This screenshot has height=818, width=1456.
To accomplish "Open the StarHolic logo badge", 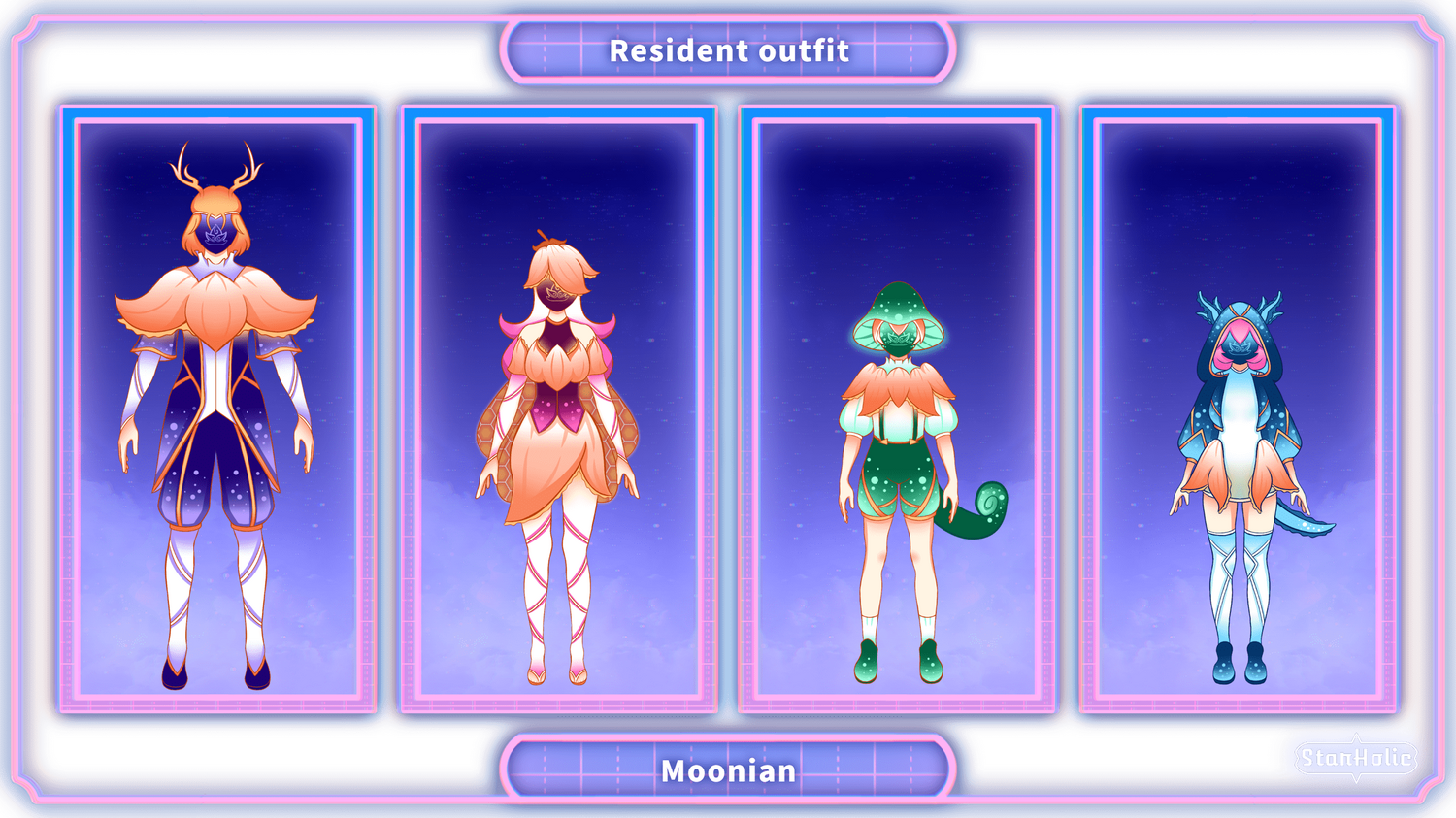I will [1356, 758].
